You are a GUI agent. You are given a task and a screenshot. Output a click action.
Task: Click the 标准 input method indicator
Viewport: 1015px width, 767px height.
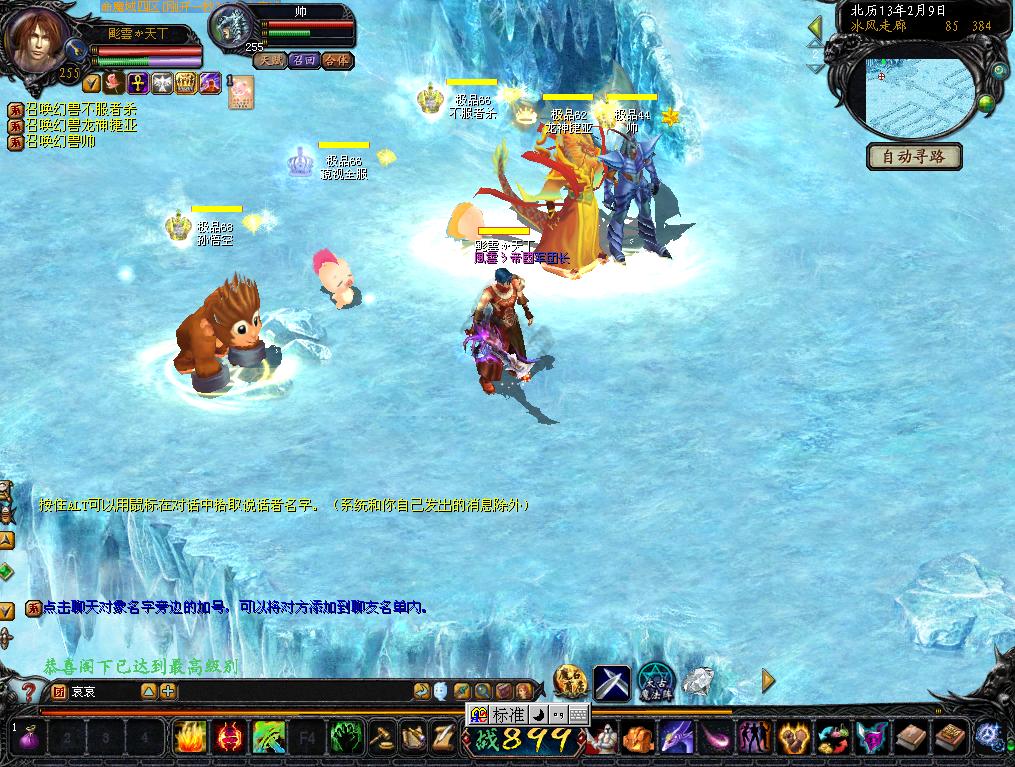pyautogui.click(x=507, y=714)
